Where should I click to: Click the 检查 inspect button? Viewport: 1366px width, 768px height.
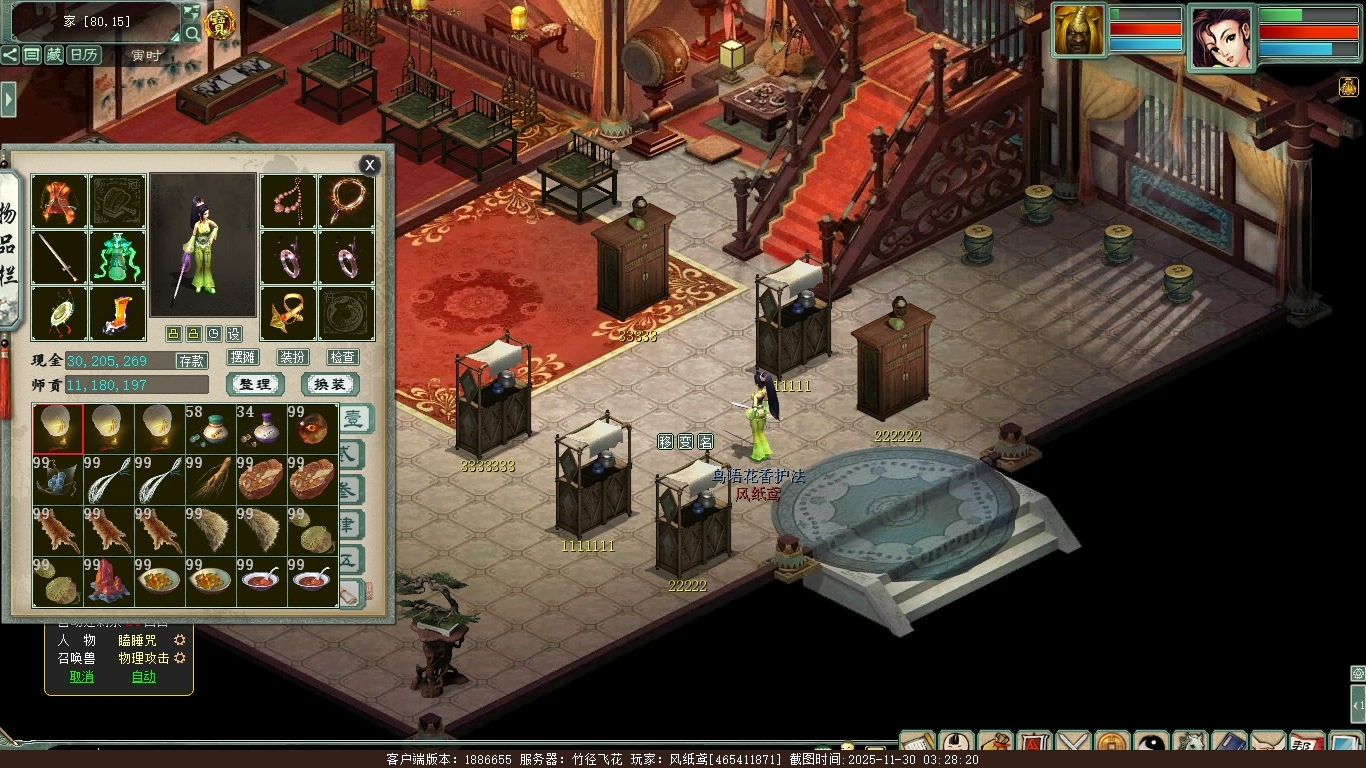click(342, 358)
